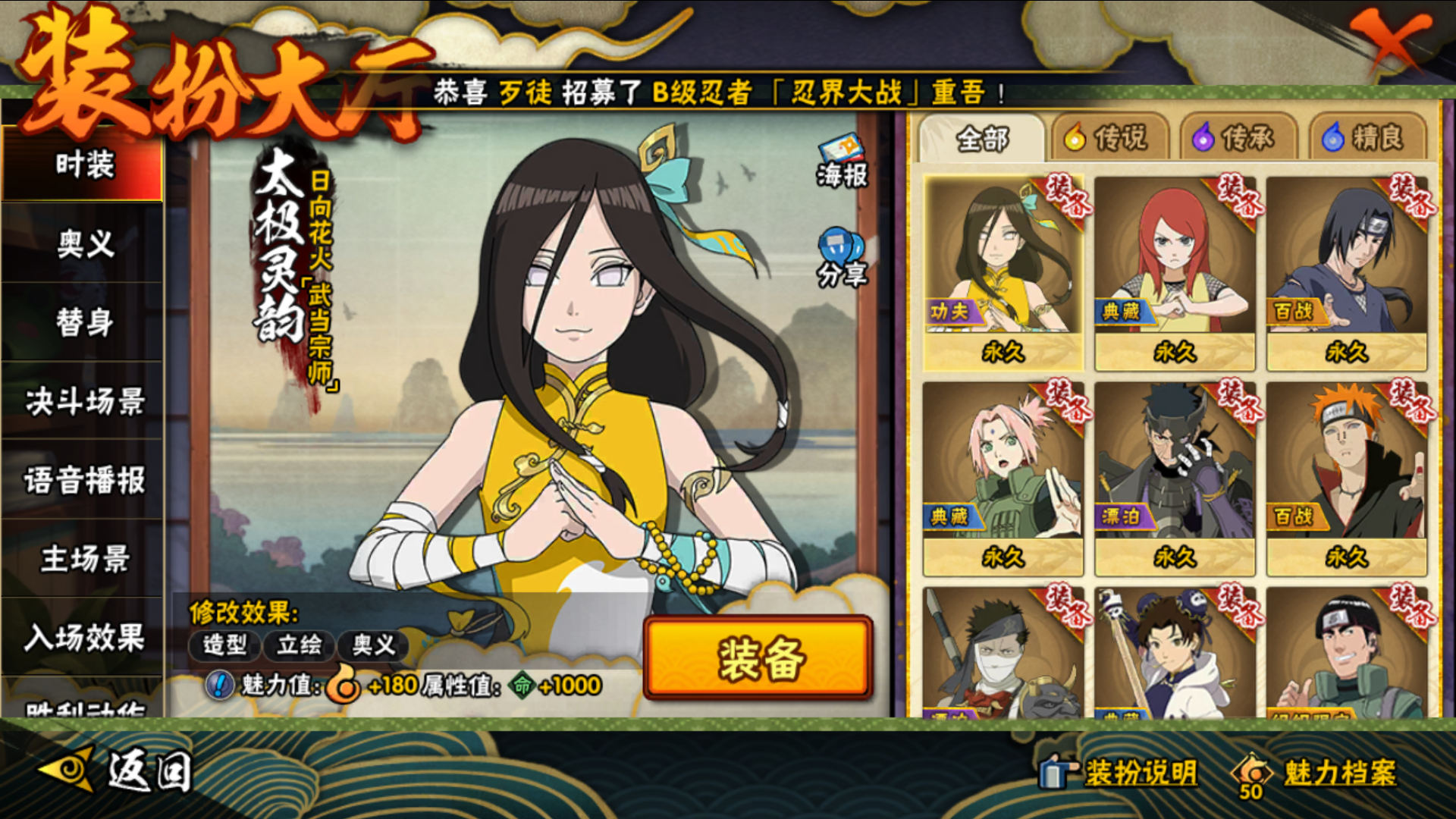The width and height of the screenshot is (1456, 819).
Task: Switch to the 传说 tab
Action: [x=1107, y=139]
